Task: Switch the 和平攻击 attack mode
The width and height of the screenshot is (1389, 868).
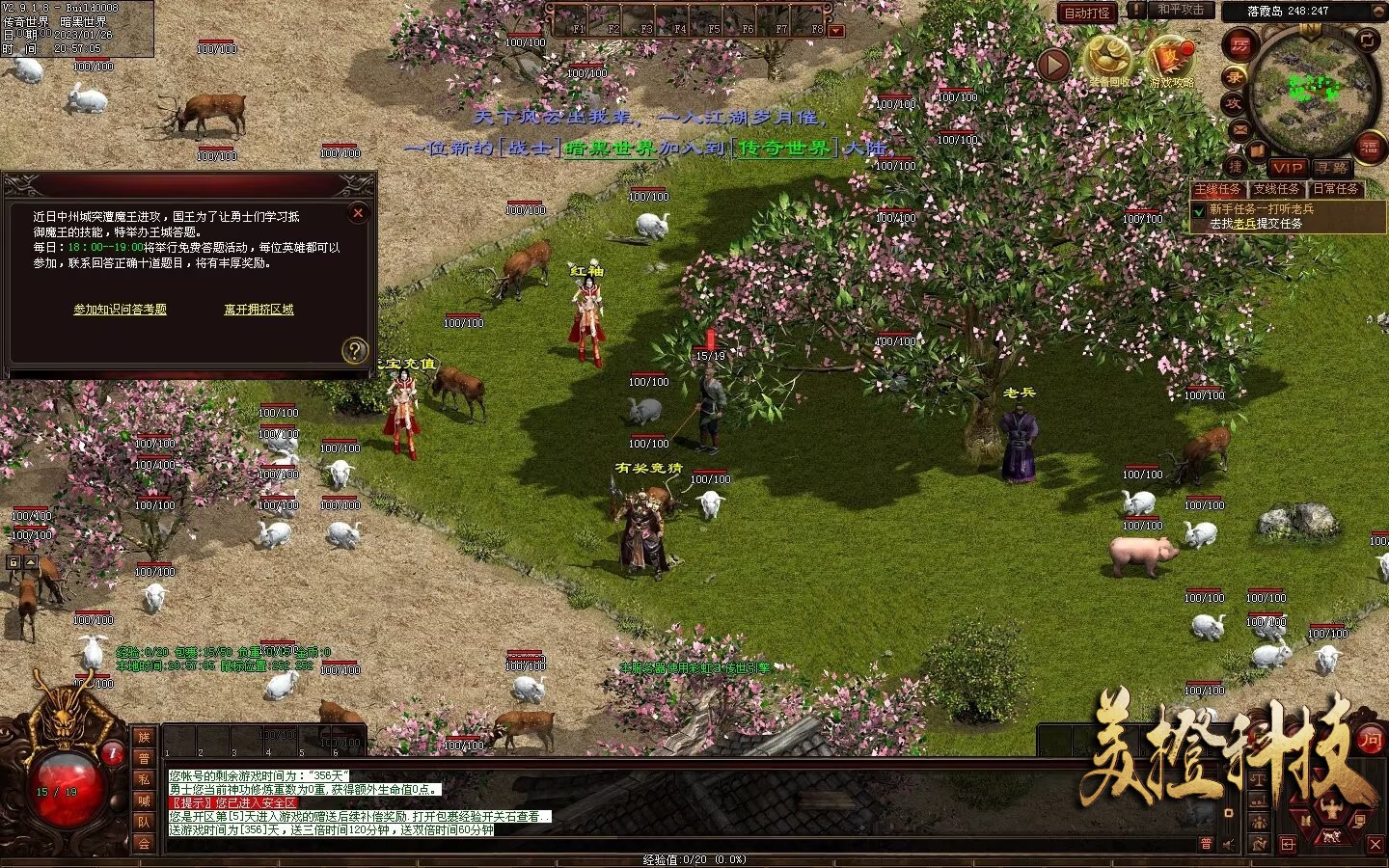Action: 1181,11
